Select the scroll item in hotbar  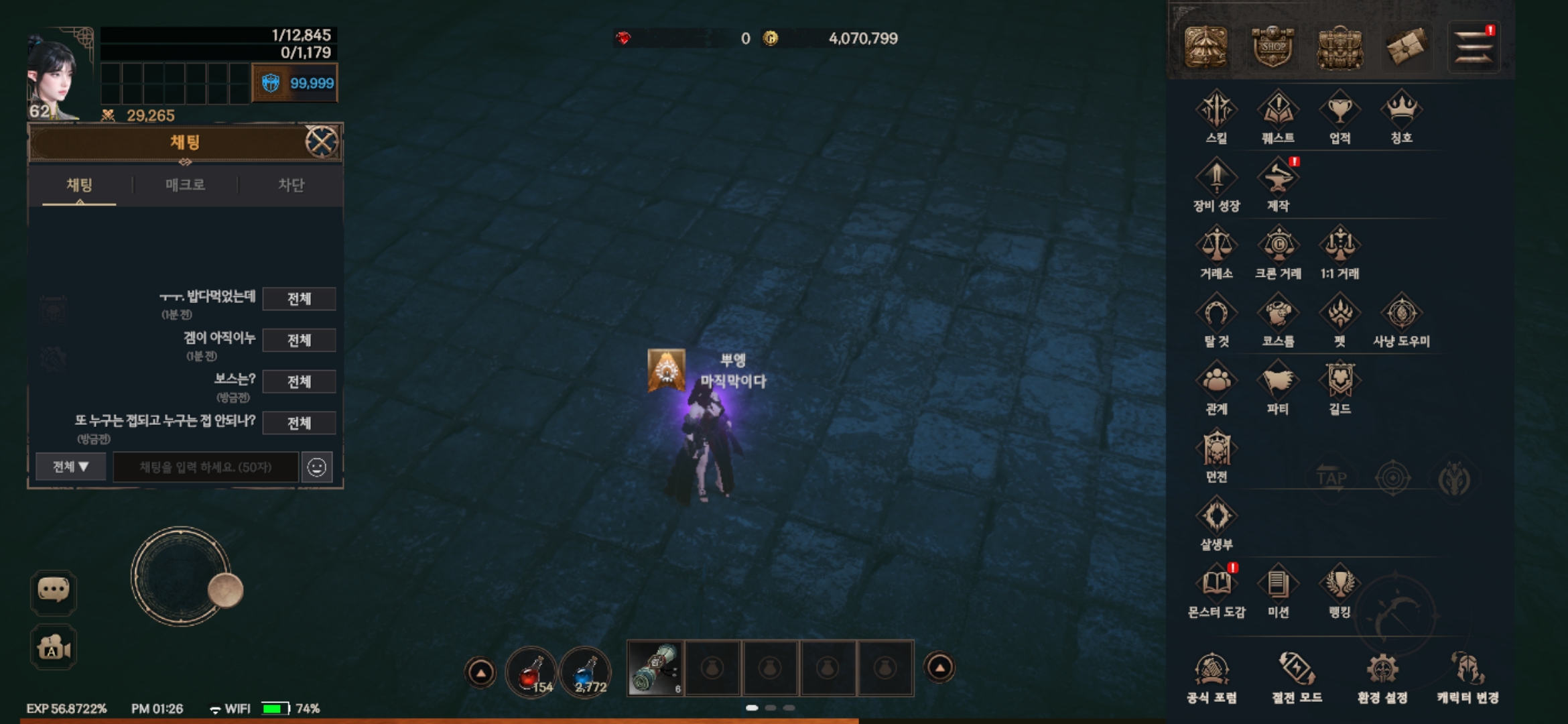point(656,668)
